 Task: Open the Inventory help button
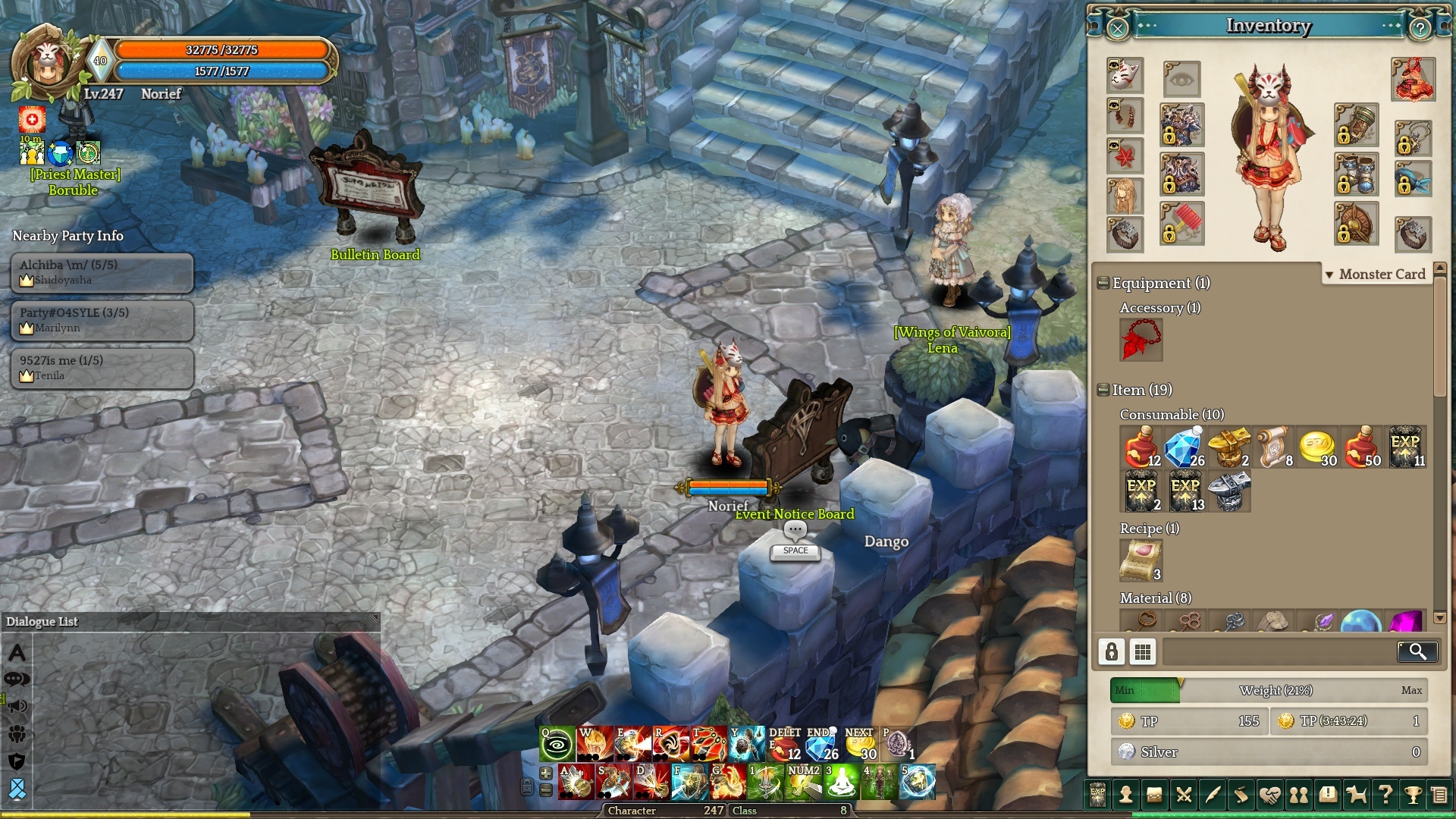(1420, 29)
